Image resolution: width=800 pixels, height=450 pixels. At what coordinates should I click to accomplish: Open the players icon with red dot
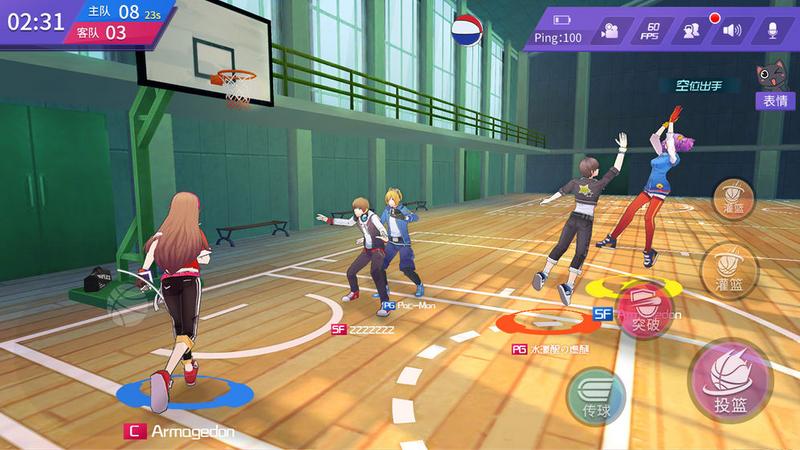pos(690,31)
